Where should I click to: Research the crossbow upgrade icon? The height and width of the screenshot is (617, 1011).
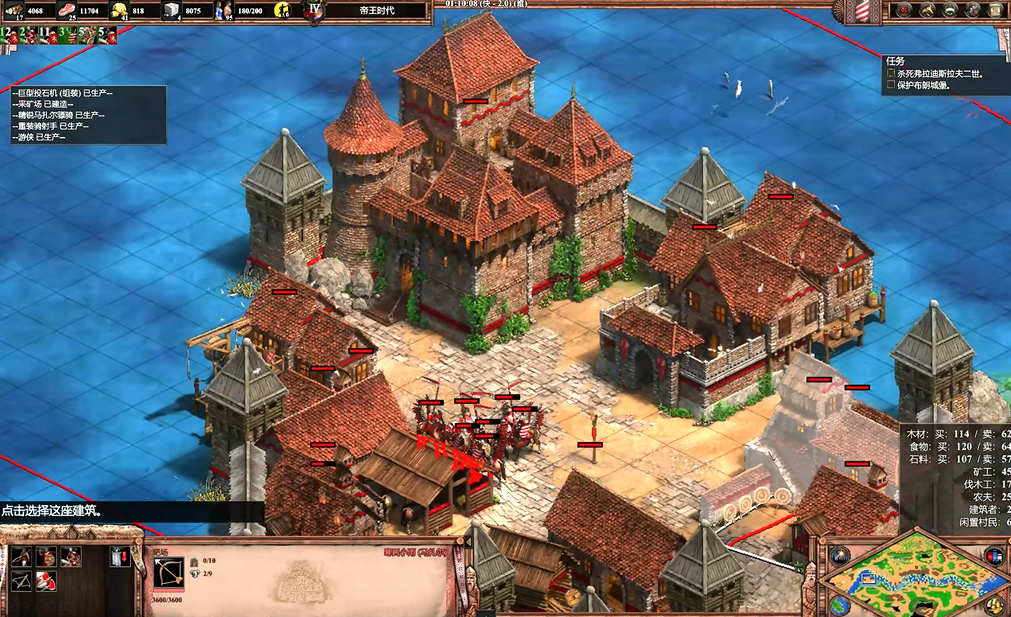(x=20, y=580)
